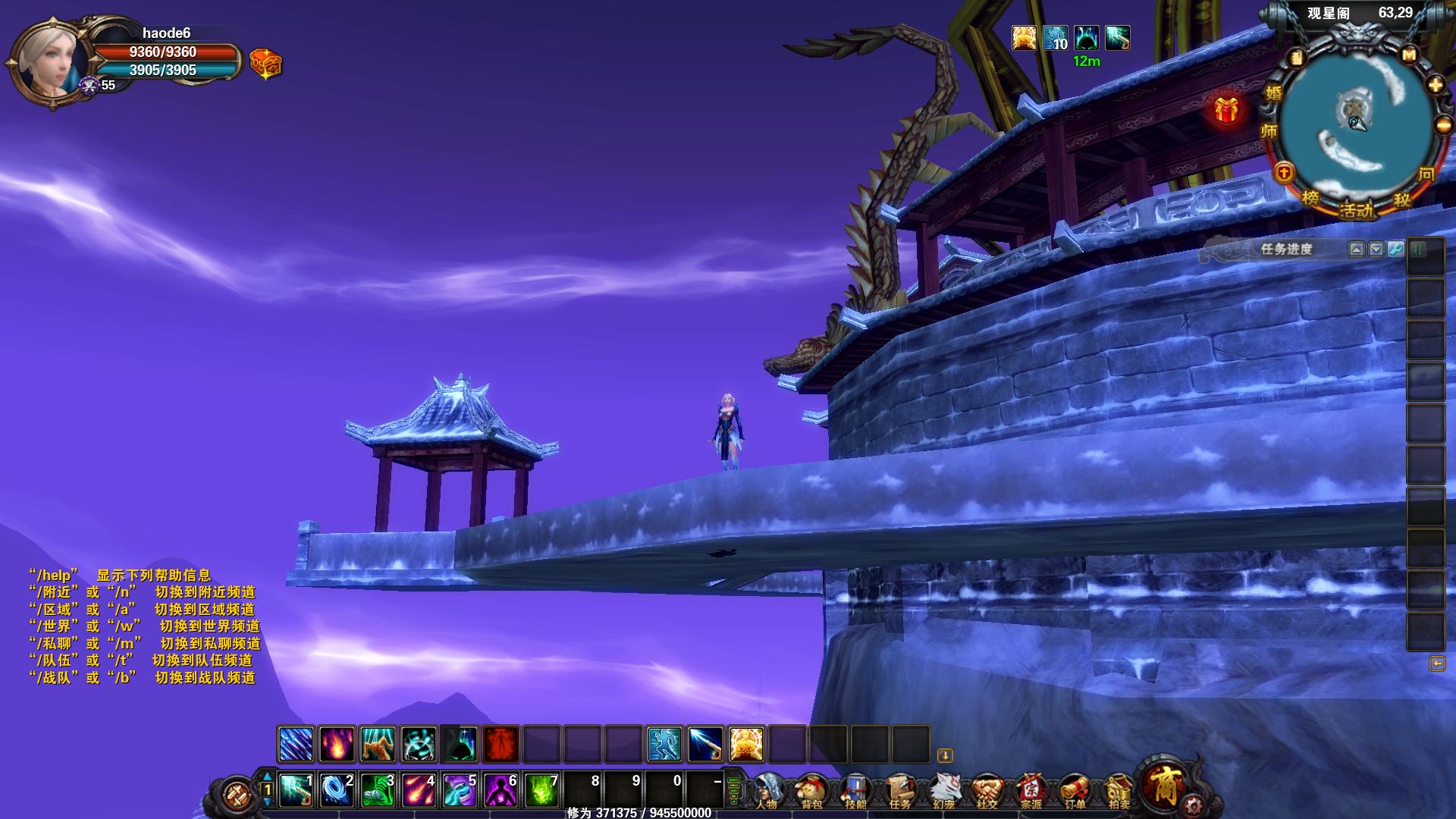The image size is (1456, 819).
Task: Open the 宗派 sect menu
Action: point(1031,791)
